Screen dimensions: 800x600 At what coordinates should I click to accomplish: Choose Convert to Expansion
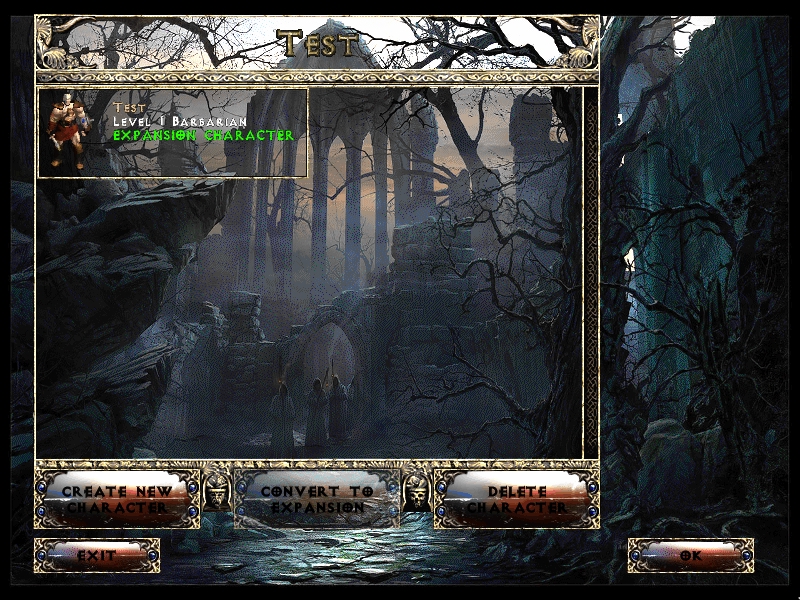317,499
